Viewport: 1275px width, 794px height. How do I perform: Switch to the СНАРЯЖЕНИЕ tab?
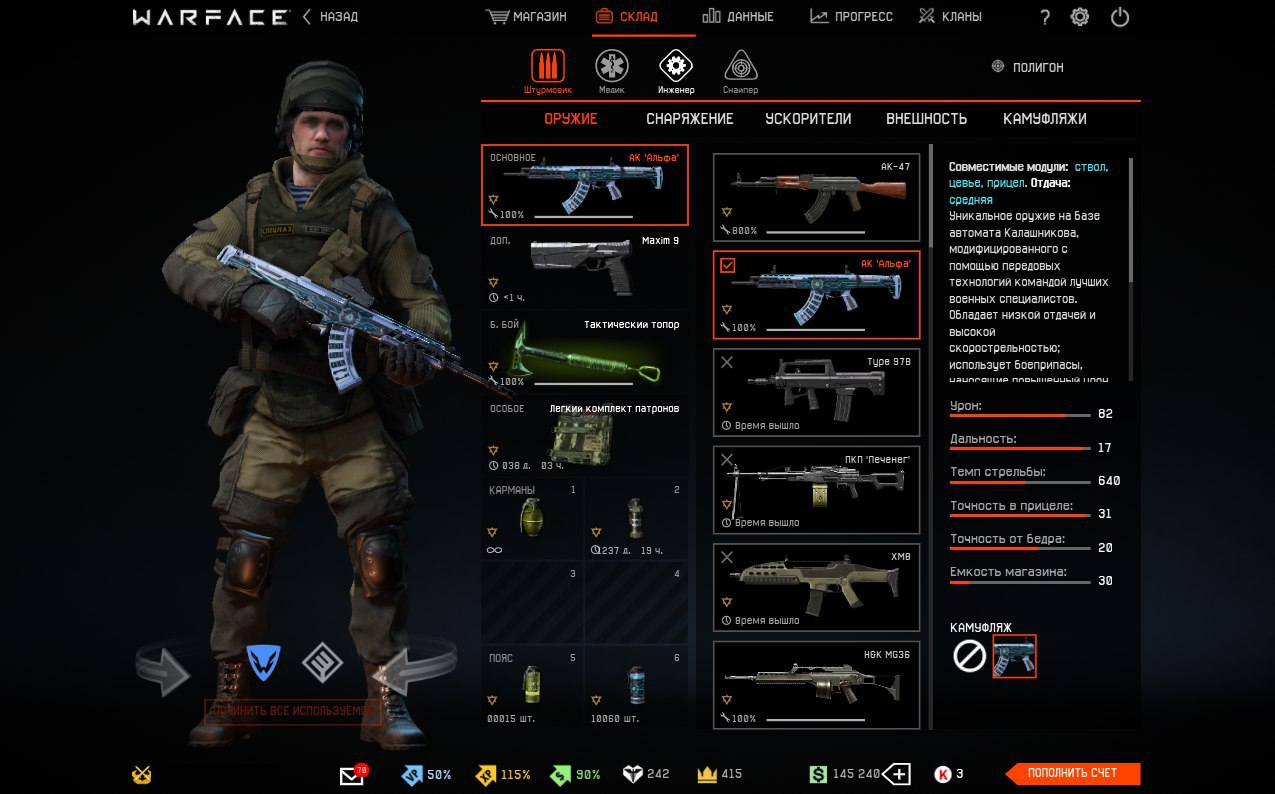689,119
